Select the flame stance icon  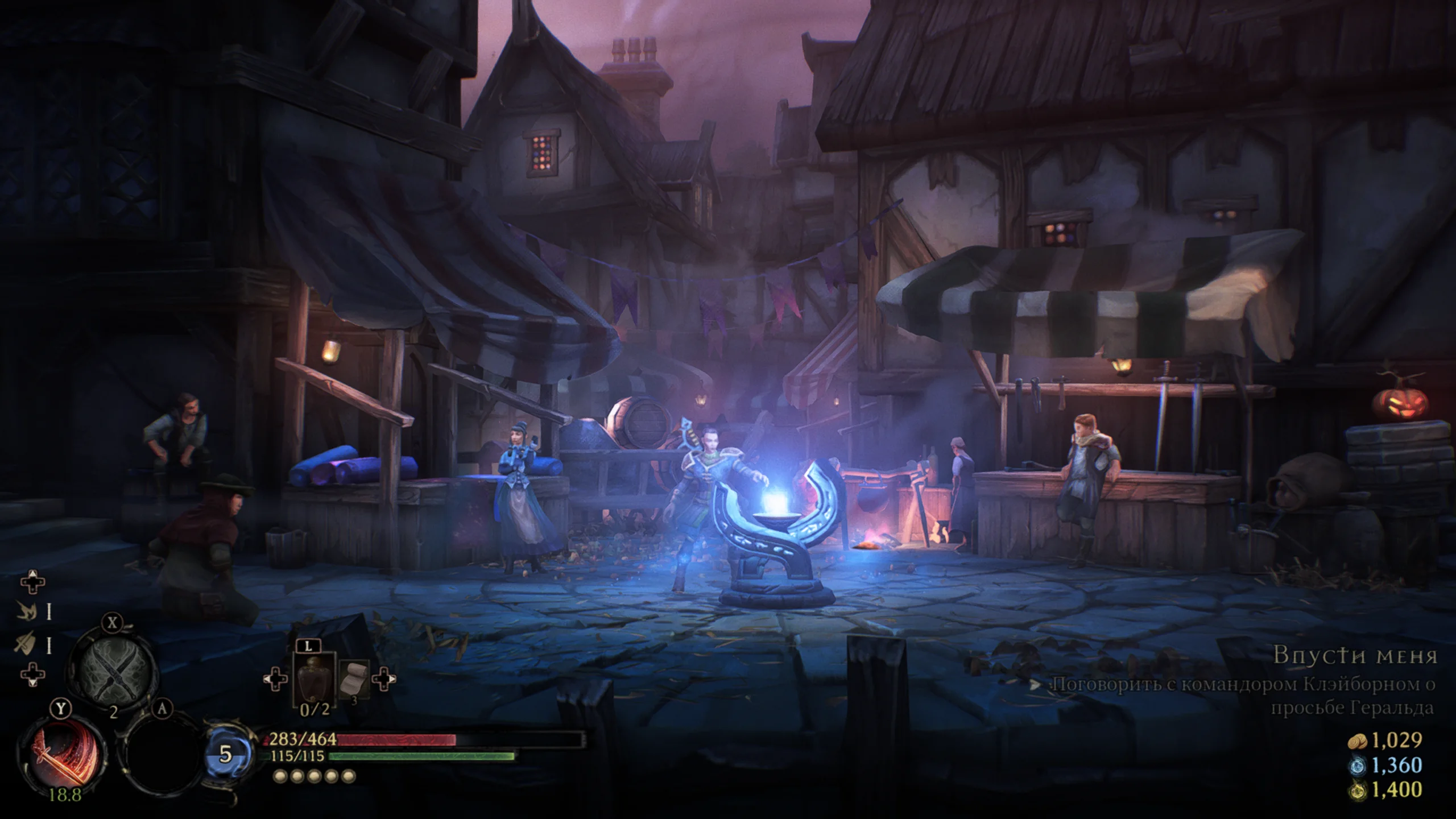[x=27, y=611]
